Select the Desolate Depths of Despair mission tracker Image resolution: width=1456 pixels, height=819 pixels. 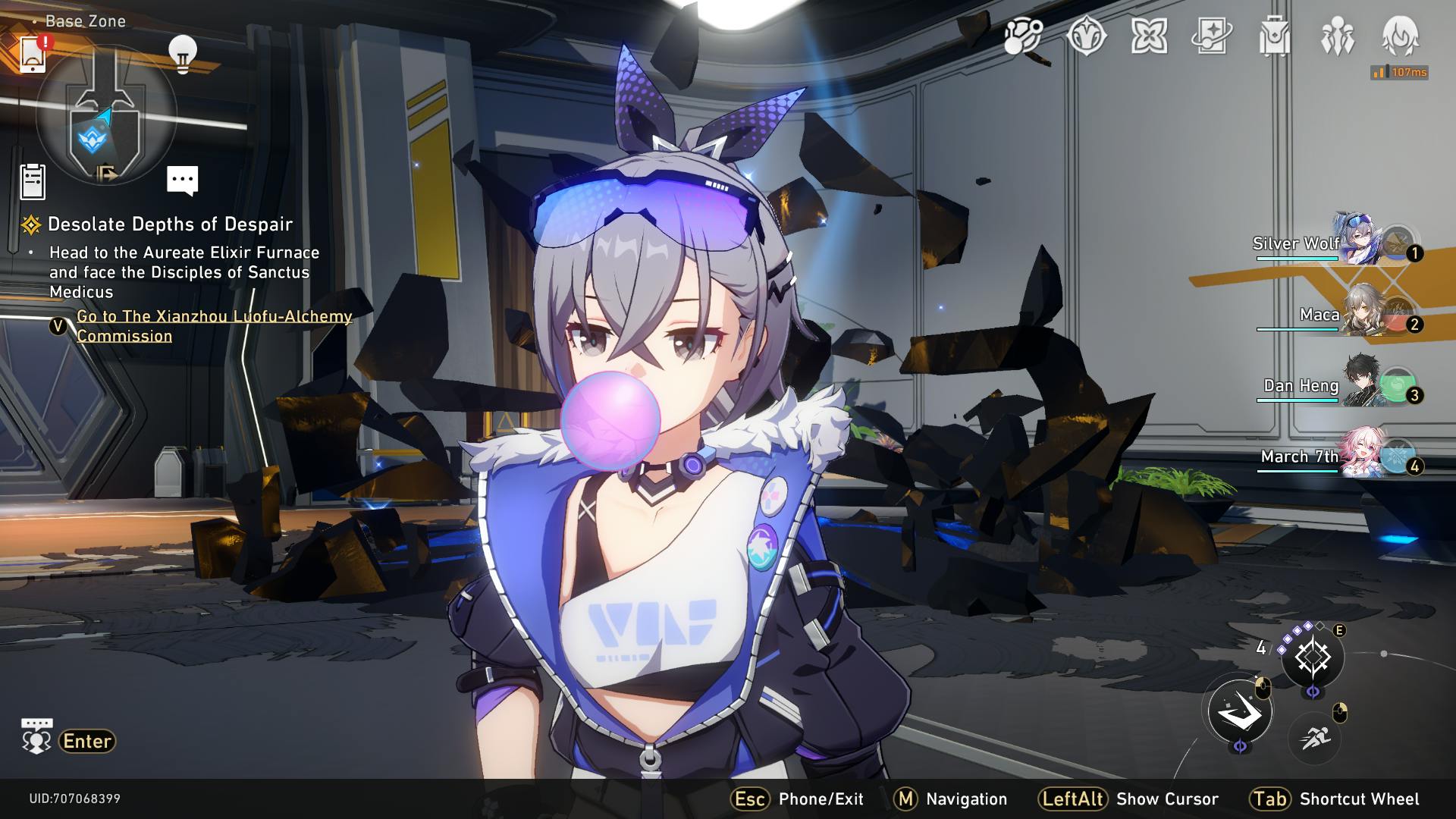[170, 224]
